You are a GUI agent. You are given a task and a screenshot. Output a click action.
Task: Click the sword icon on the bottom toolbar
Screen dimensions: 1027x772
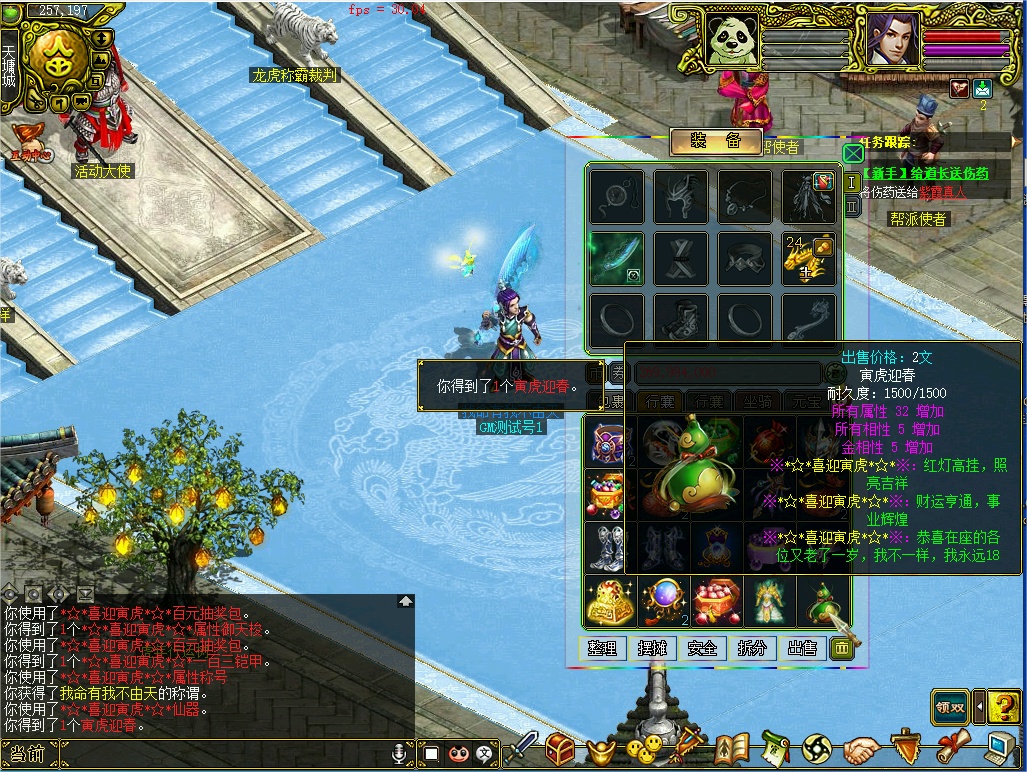pos(522,748)
